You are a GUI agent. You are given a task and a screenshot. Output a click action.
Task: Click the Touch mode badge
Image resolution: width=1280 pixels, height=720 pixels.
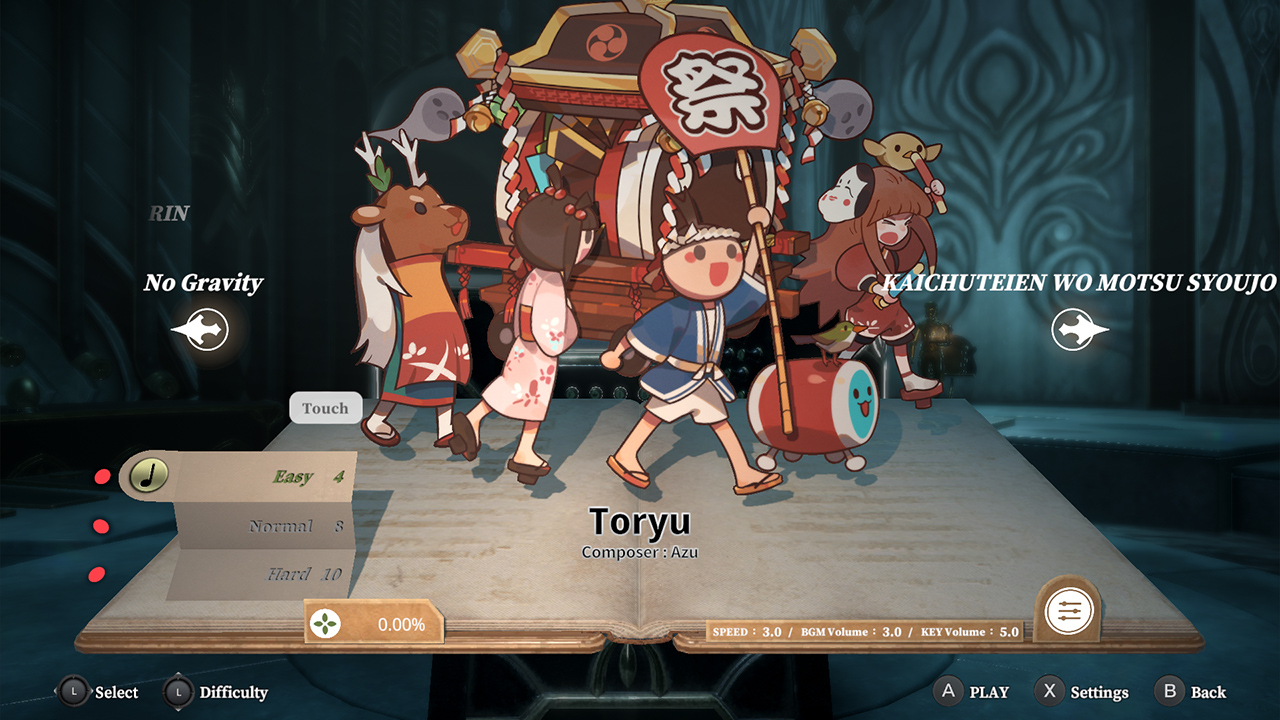pyautogui.click(x=324, y=408)
